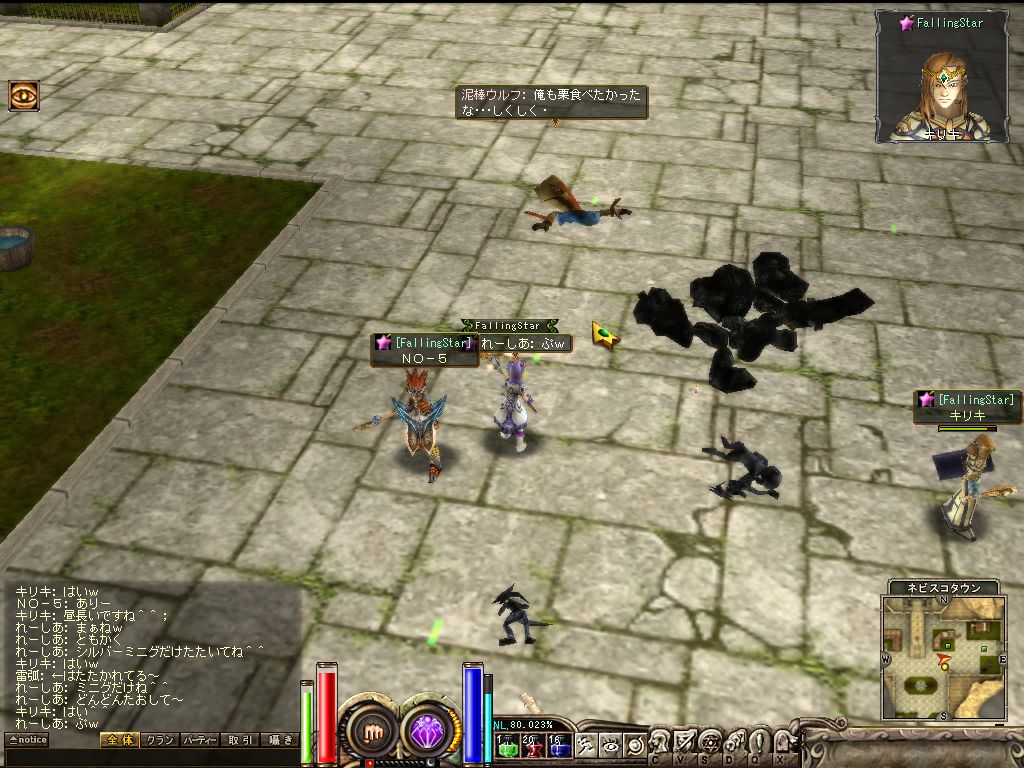Open the character menu helmet icon (C)
Image resolution: width=1024 pixels, height=768 pixels.
click(659, 742)
